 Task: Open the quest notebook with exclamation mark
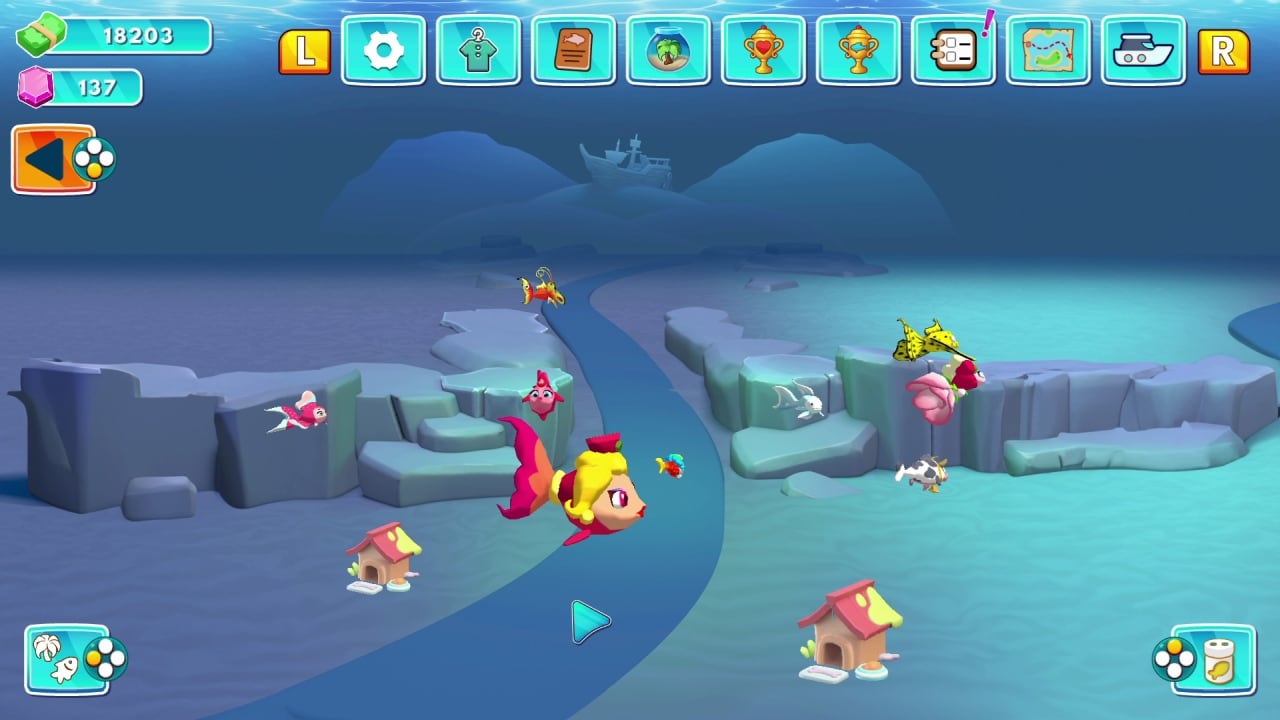coord(953,51)
